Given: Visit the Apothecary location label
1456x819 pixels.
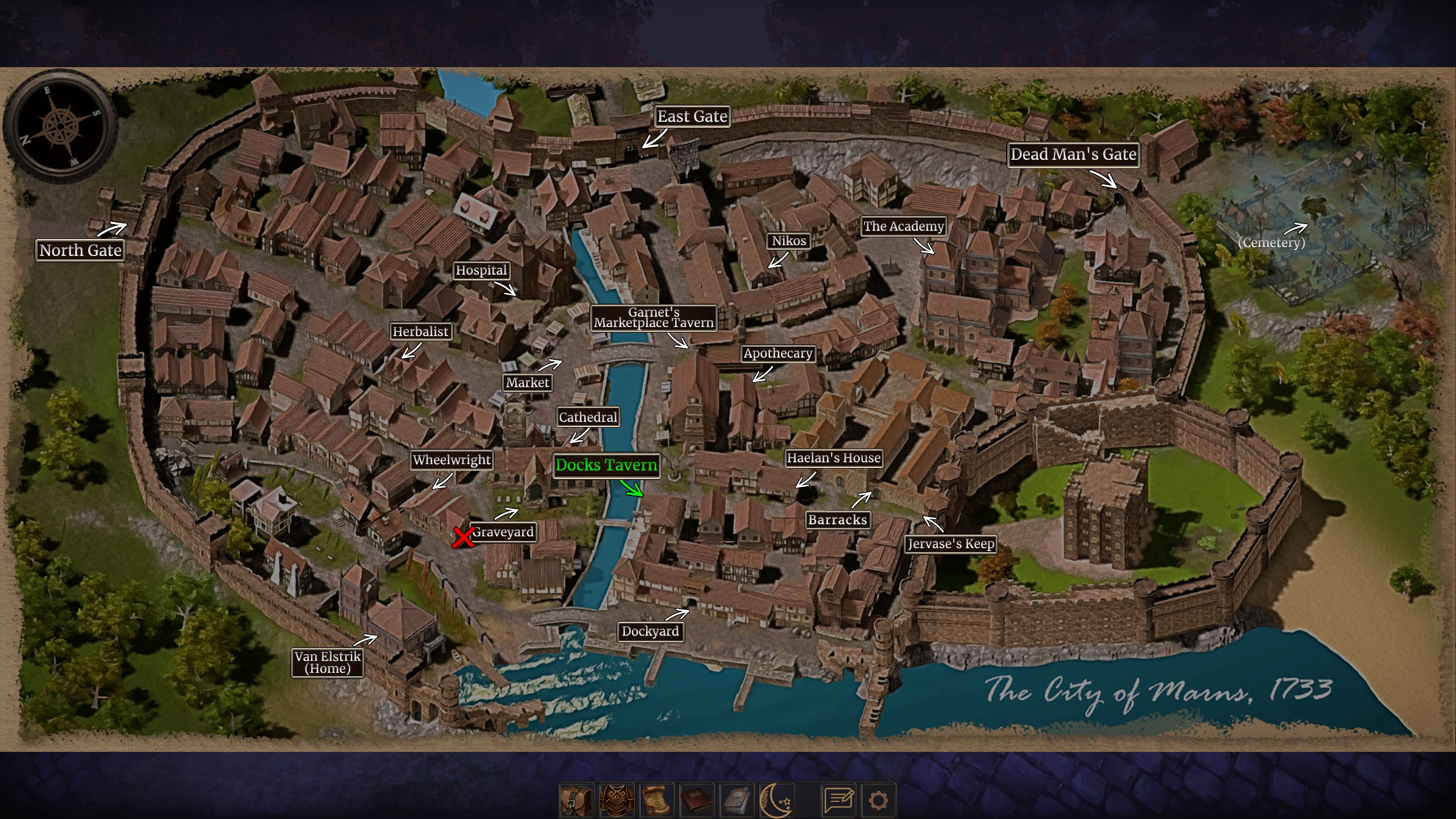Looking at the screenshot, I should (x=777, y=353).
